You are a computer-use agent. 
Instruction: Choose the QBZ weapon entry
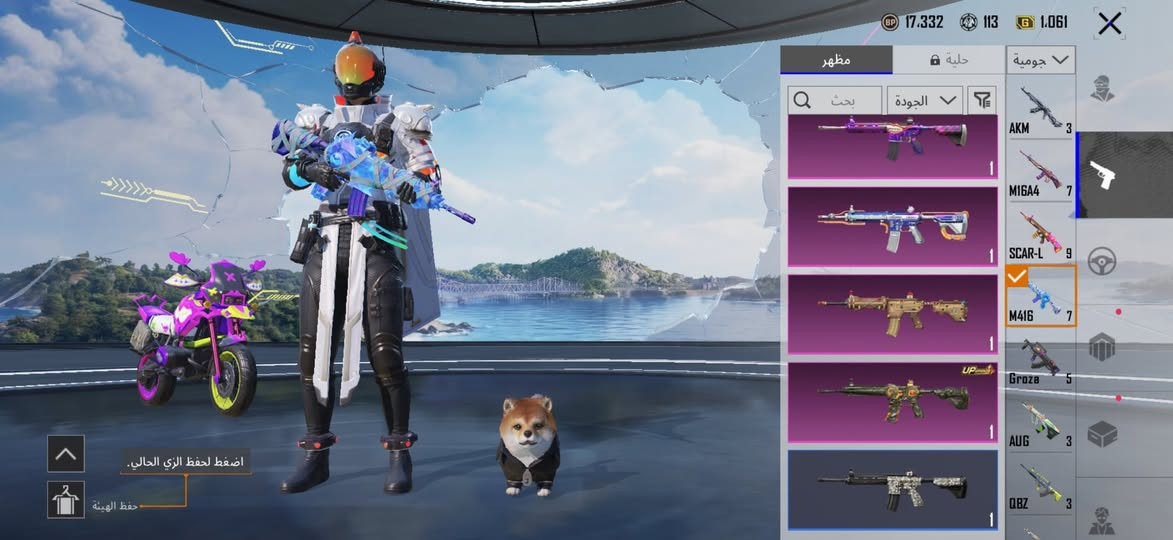(1040, 484)
